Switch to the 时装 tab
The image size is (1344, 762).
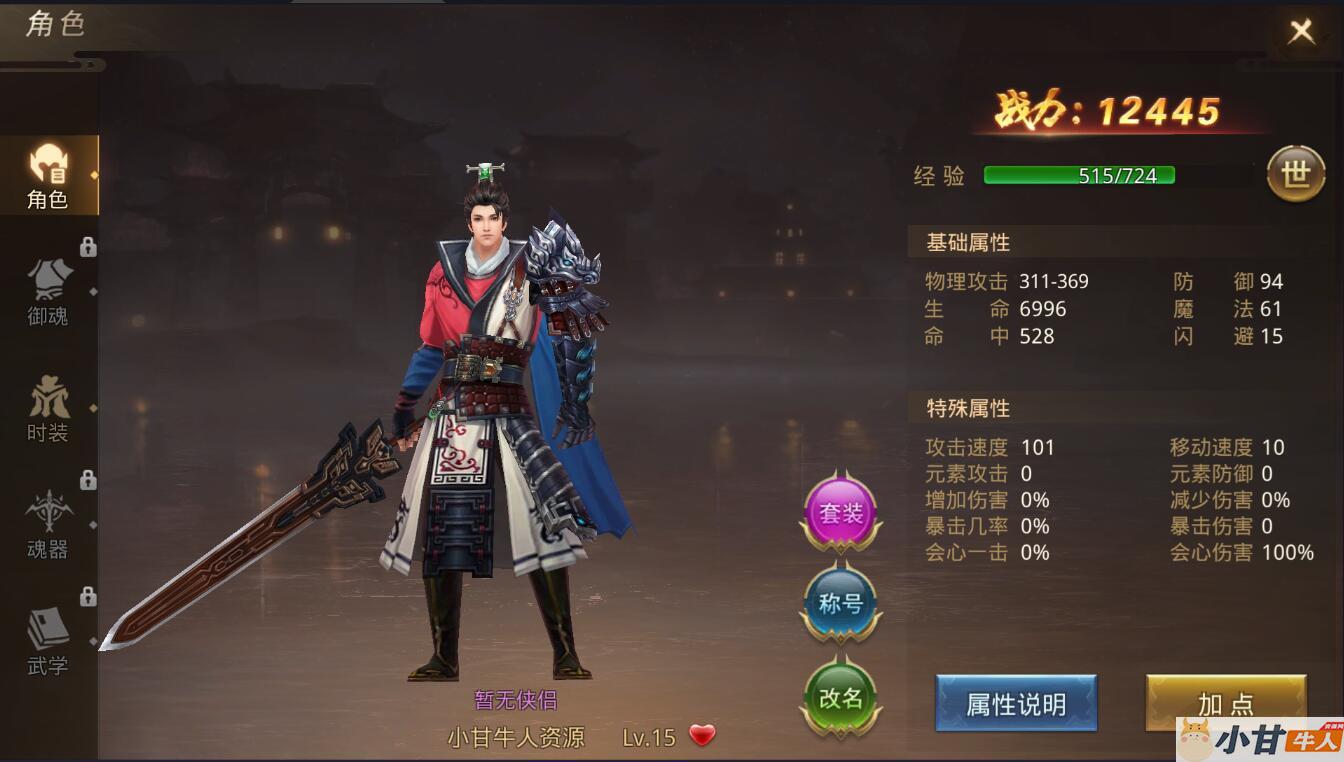(48, 409)
